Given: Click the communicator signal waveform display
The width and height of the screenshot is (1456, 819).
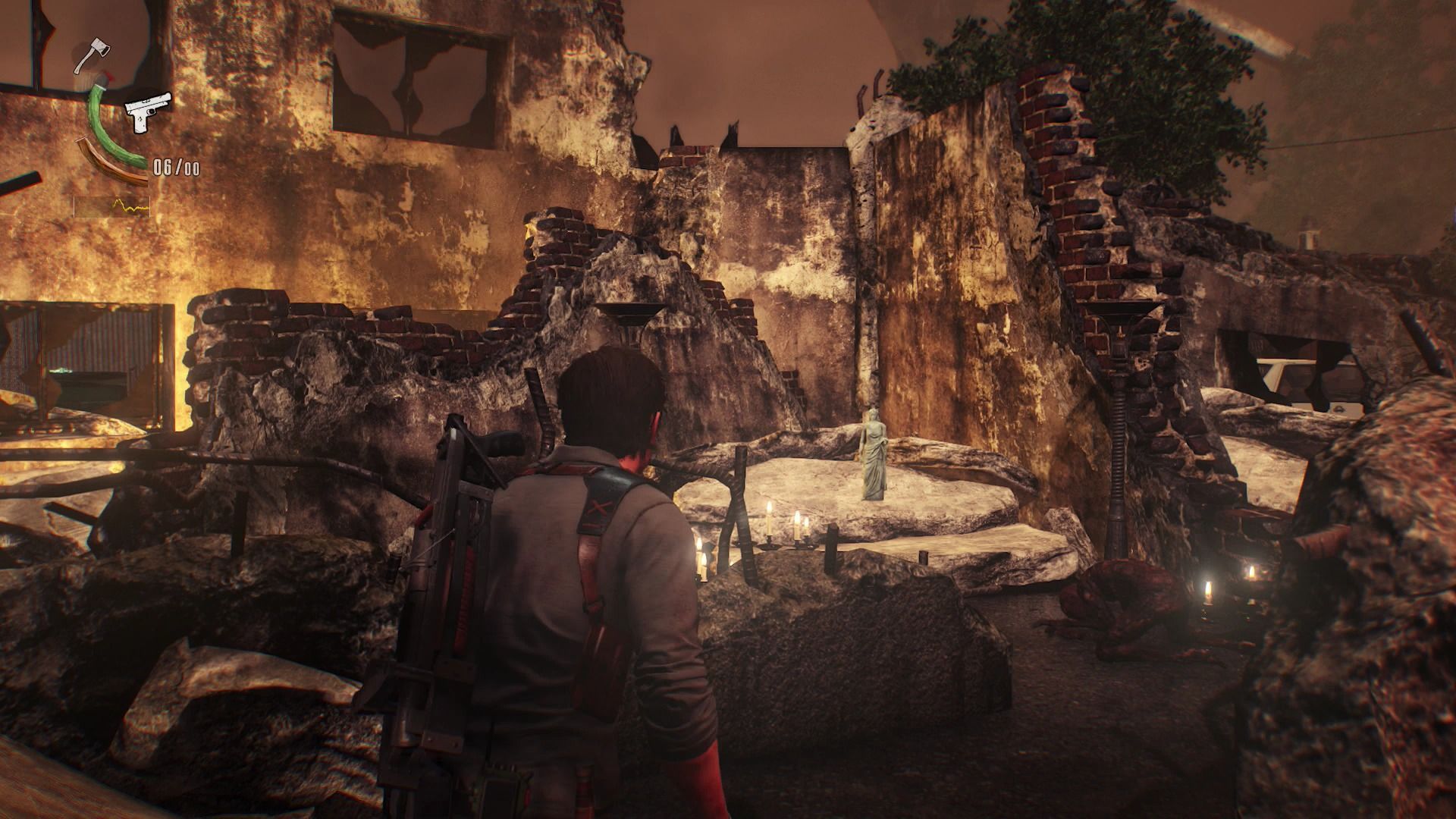Looking at the screenshot, I should pyautogui.click(x=111, y=206).
